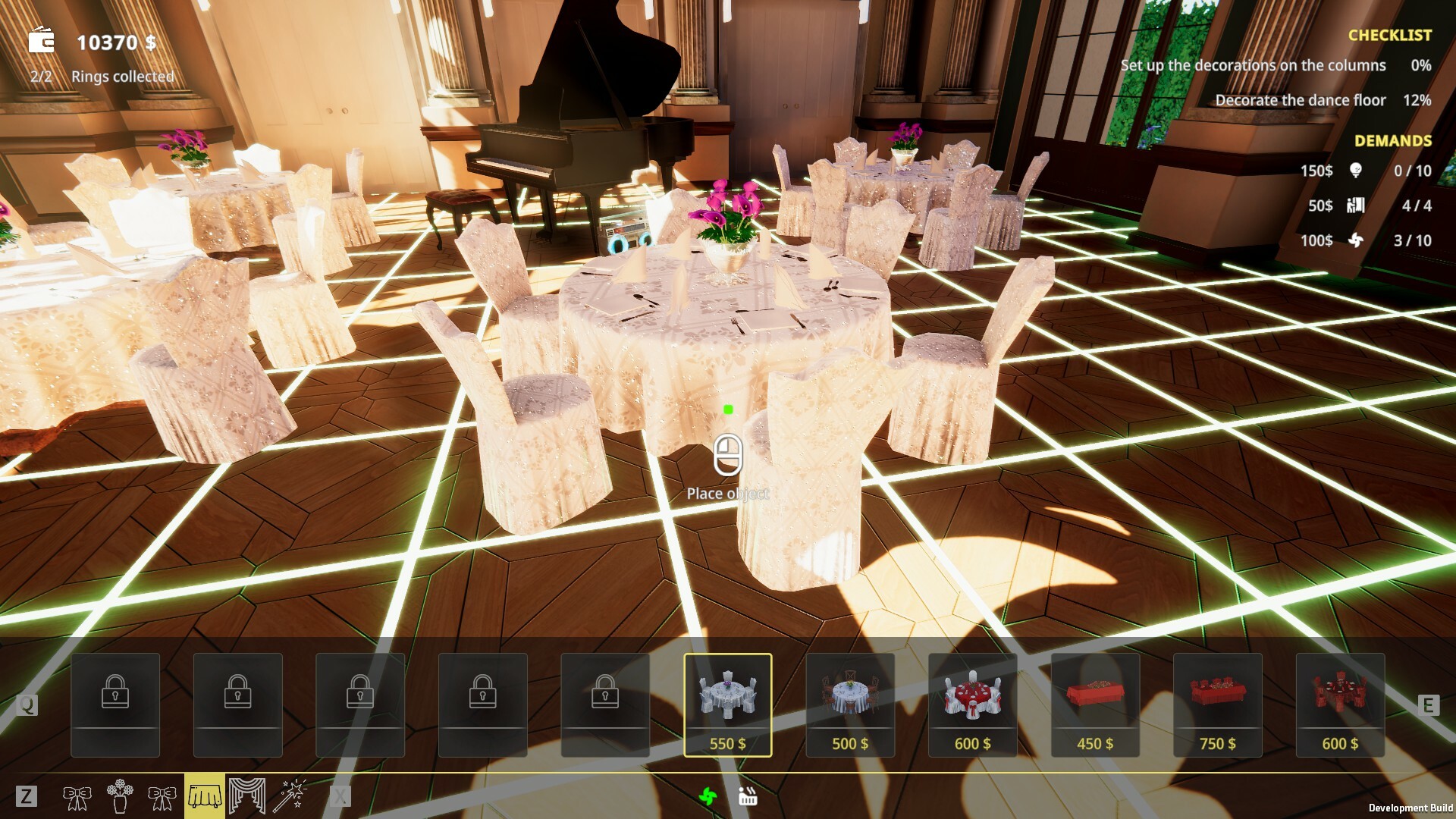Switch to the curtain drapes decoration category
Viewport: 1456px width, 819px height.
coord(247,796)
